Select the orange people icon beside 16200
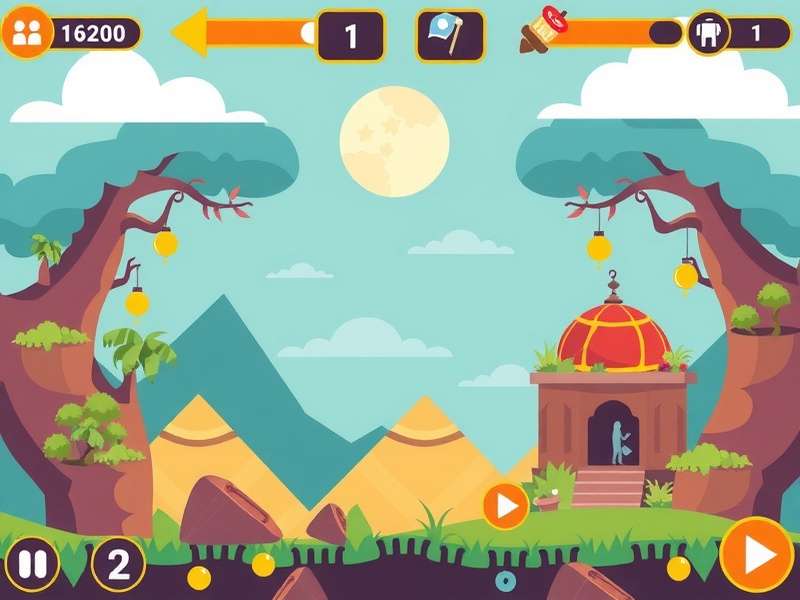 click(x=27, y=33)
